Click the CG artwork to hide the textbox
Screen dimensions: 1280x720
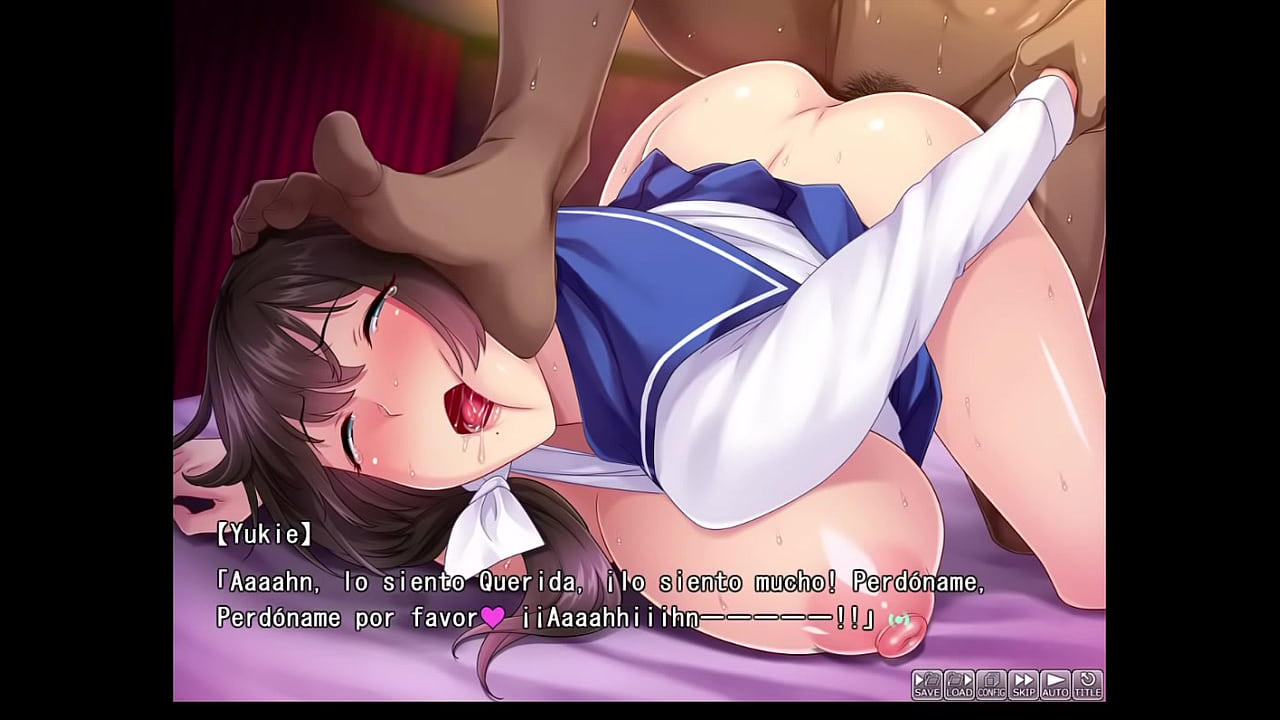point(640,250)
